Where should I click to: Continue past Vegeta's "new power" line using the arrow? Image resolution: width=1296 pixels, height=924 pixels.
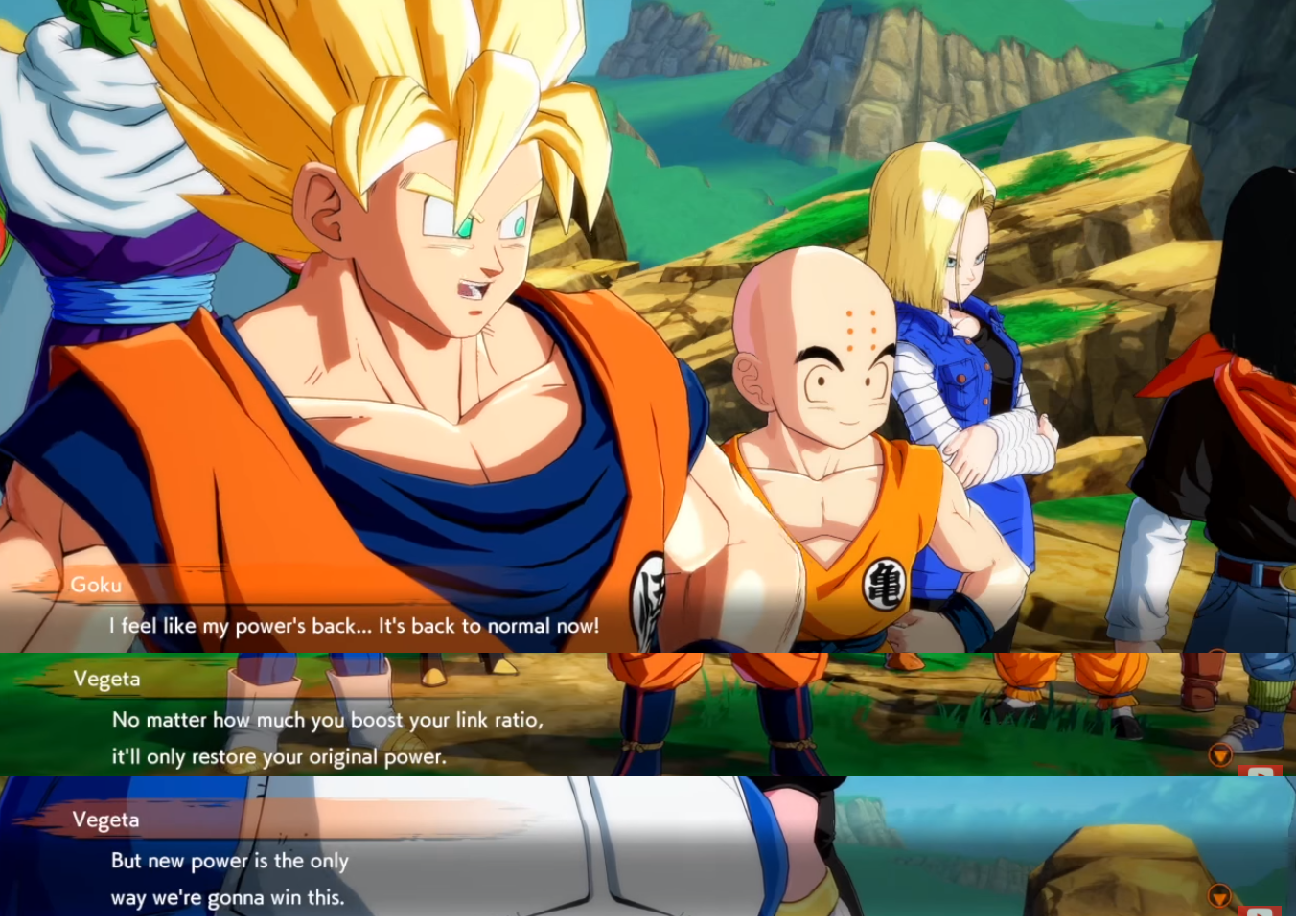click(x=1219, y=896)
